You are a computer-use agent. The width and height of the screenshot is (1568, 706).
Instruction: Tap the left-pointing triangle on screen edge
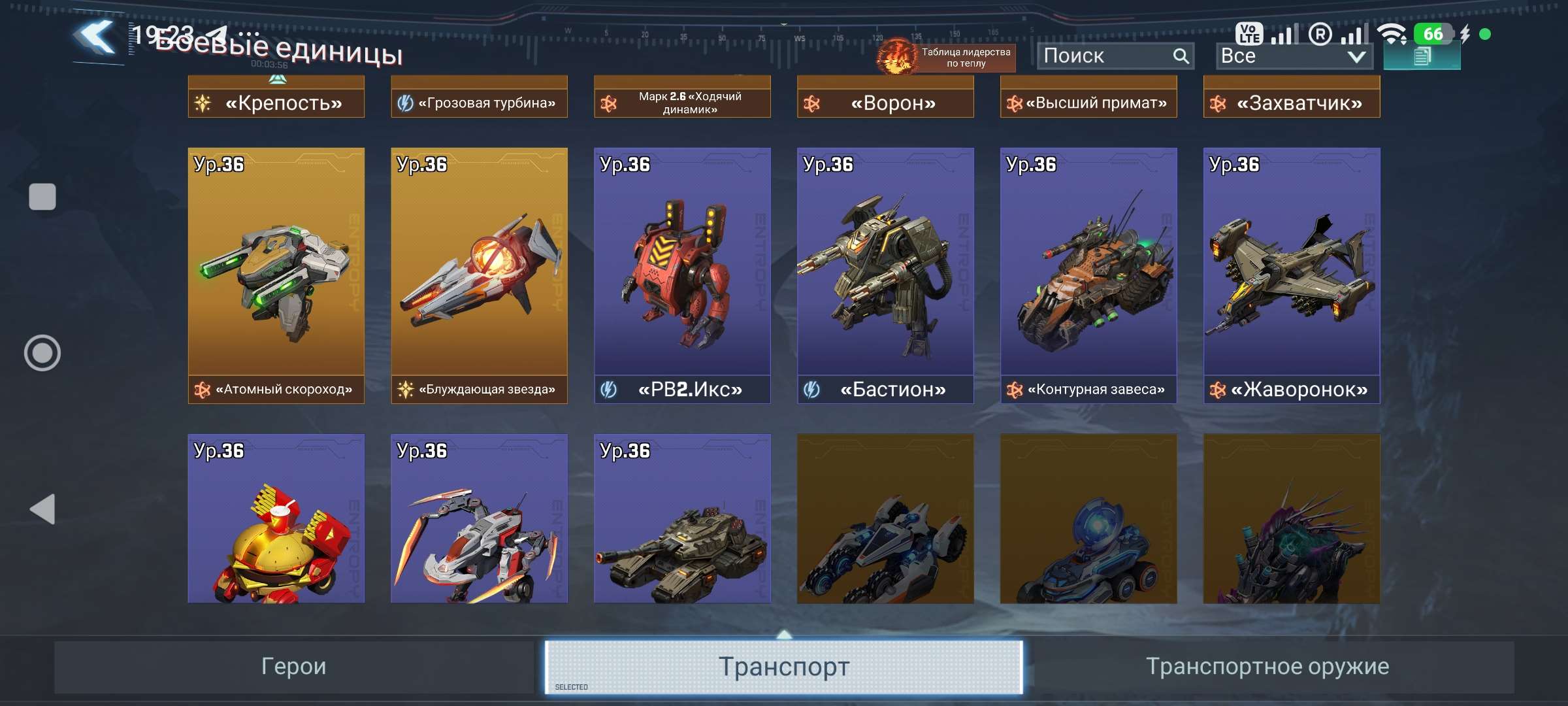click(42, 509)
